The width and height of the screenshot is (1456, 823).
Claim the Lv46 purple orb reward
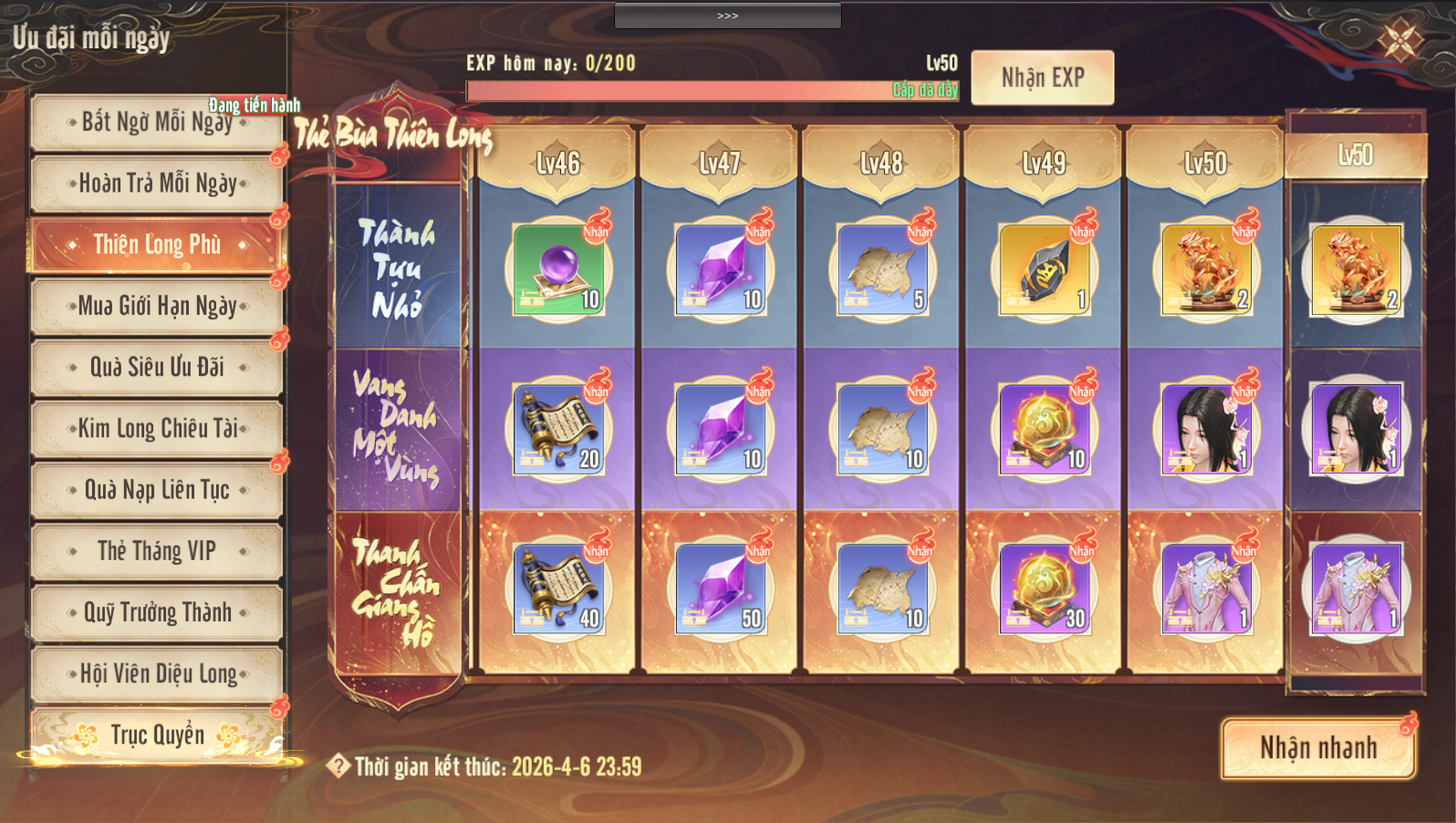[558, 270]
